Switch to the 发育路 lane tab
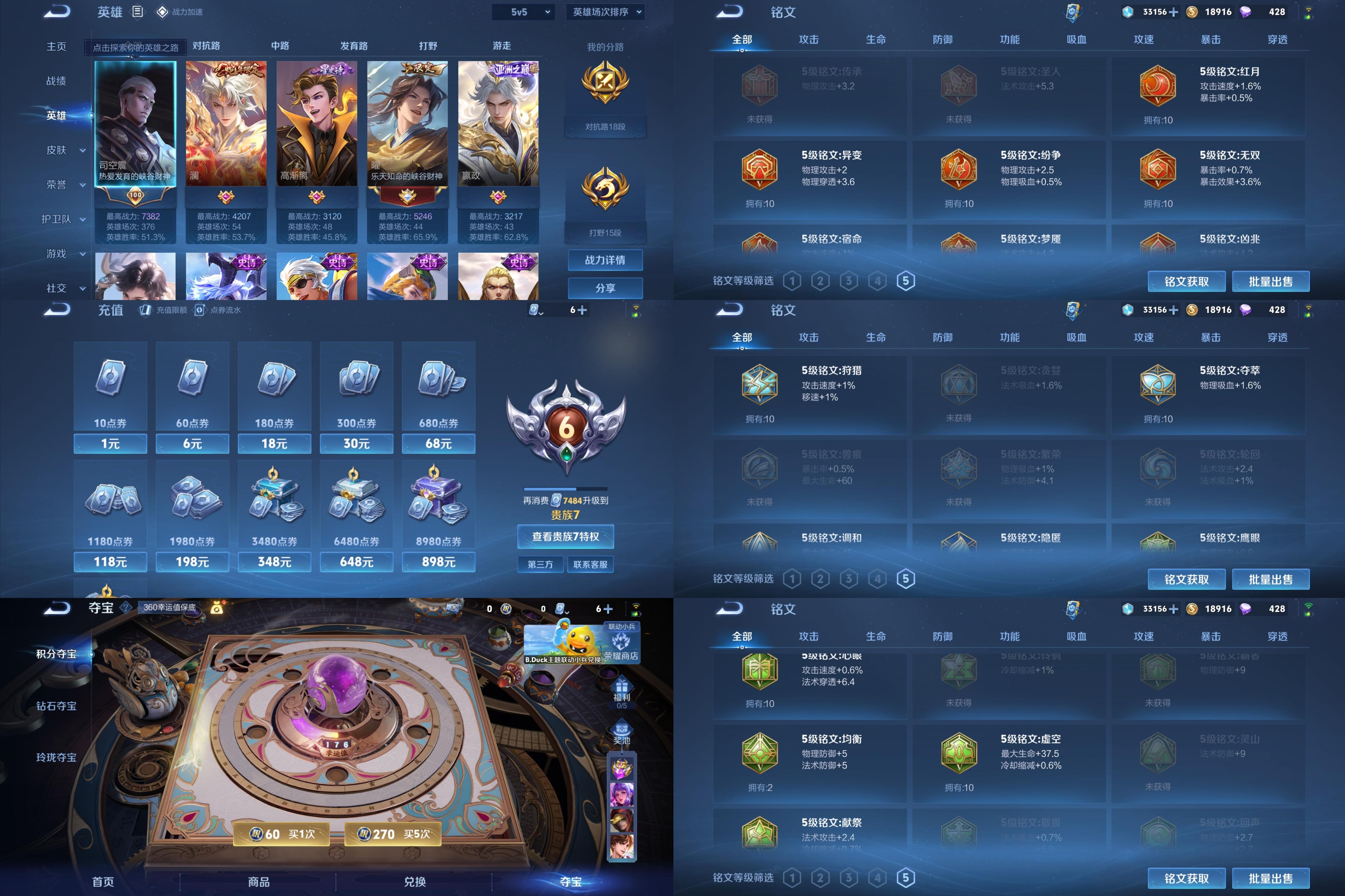The height and width of the screenshot is (896, 1345). point(354,46)
